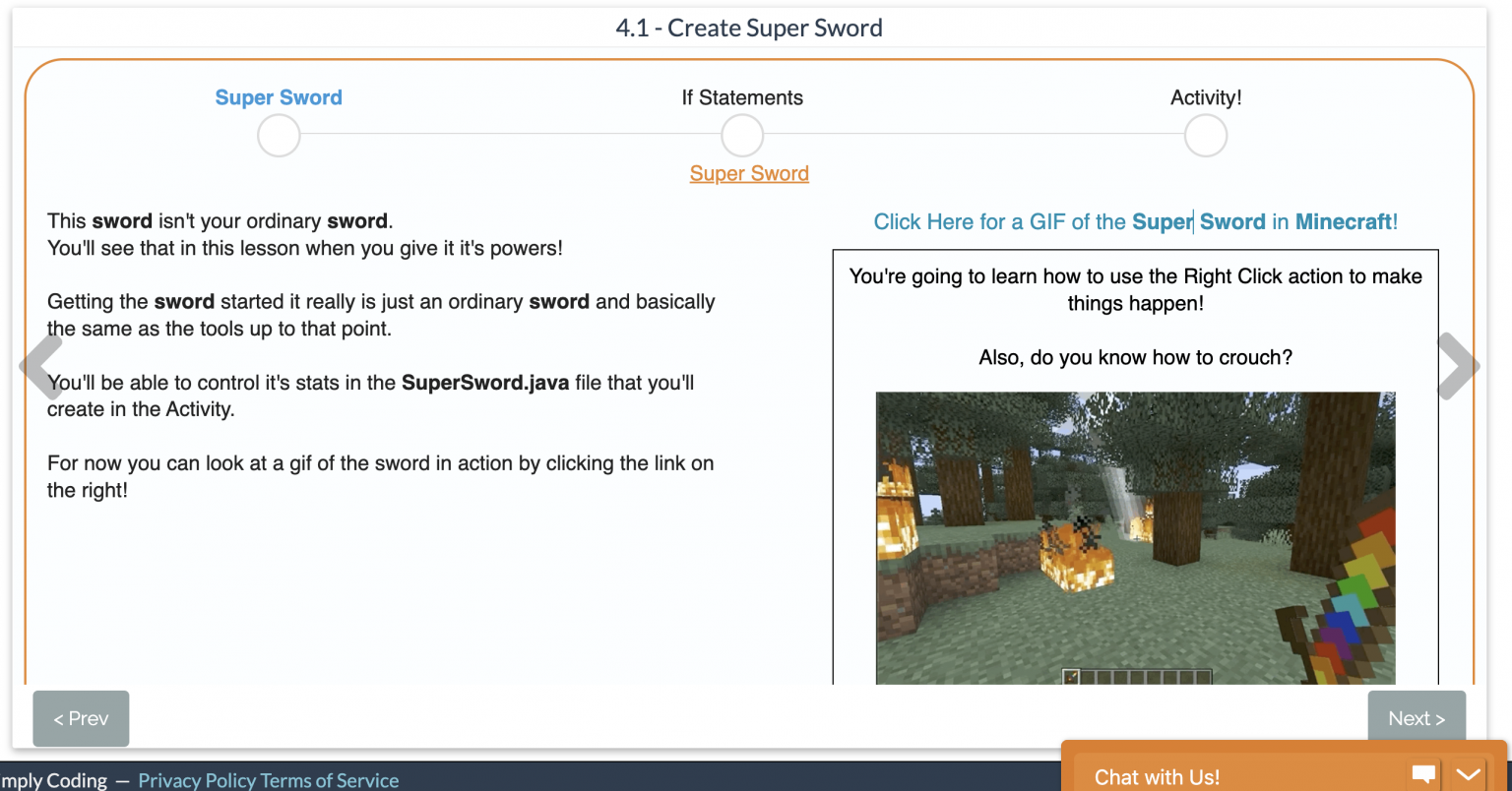The image size is (1512, 791).
Task: Expand the chat panel via its chevron
Action: pyautogui.click(x=1467, y=774)
